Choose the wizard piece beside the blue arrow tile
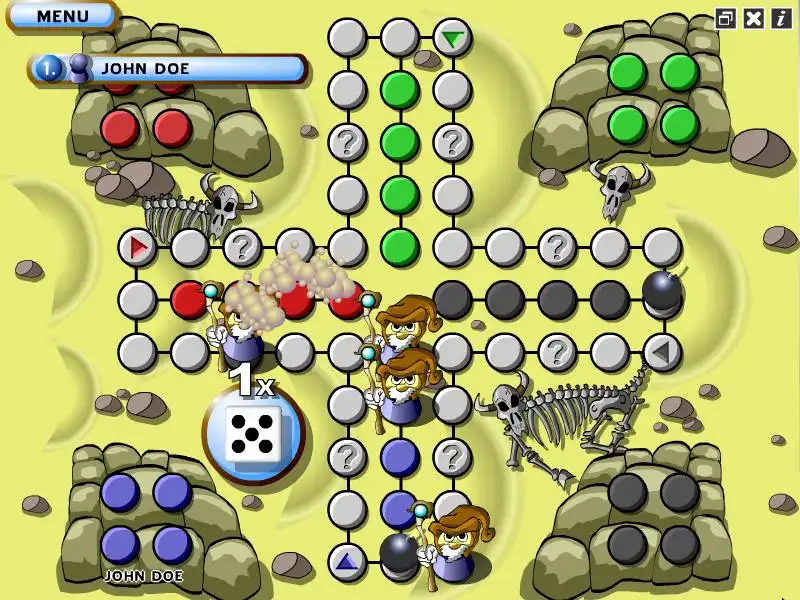The height and width of the screenshot is (600, 800). click(x=456, y=545)
